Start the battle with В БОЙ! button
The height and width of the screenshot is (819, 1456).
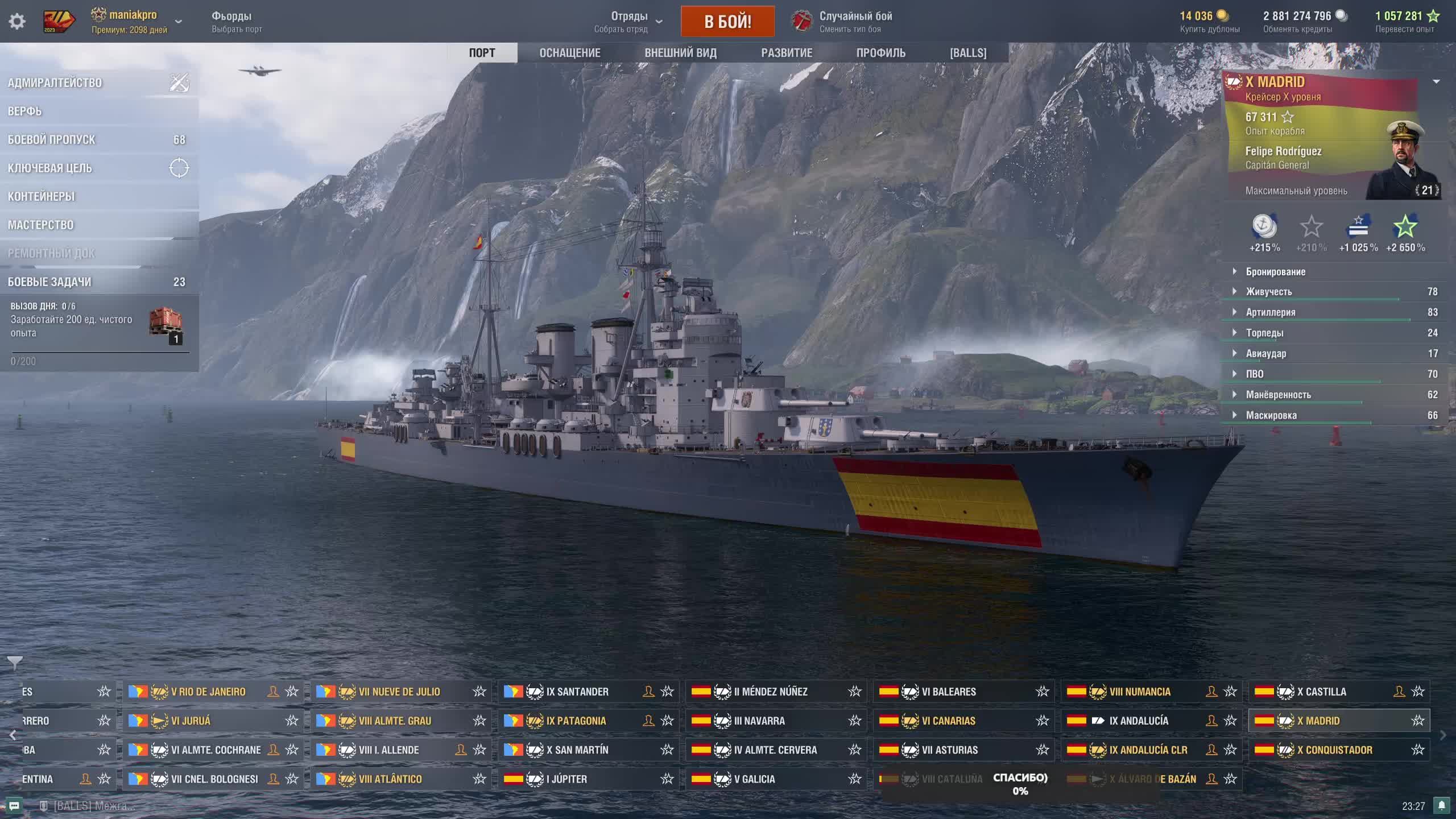[727, 22]
